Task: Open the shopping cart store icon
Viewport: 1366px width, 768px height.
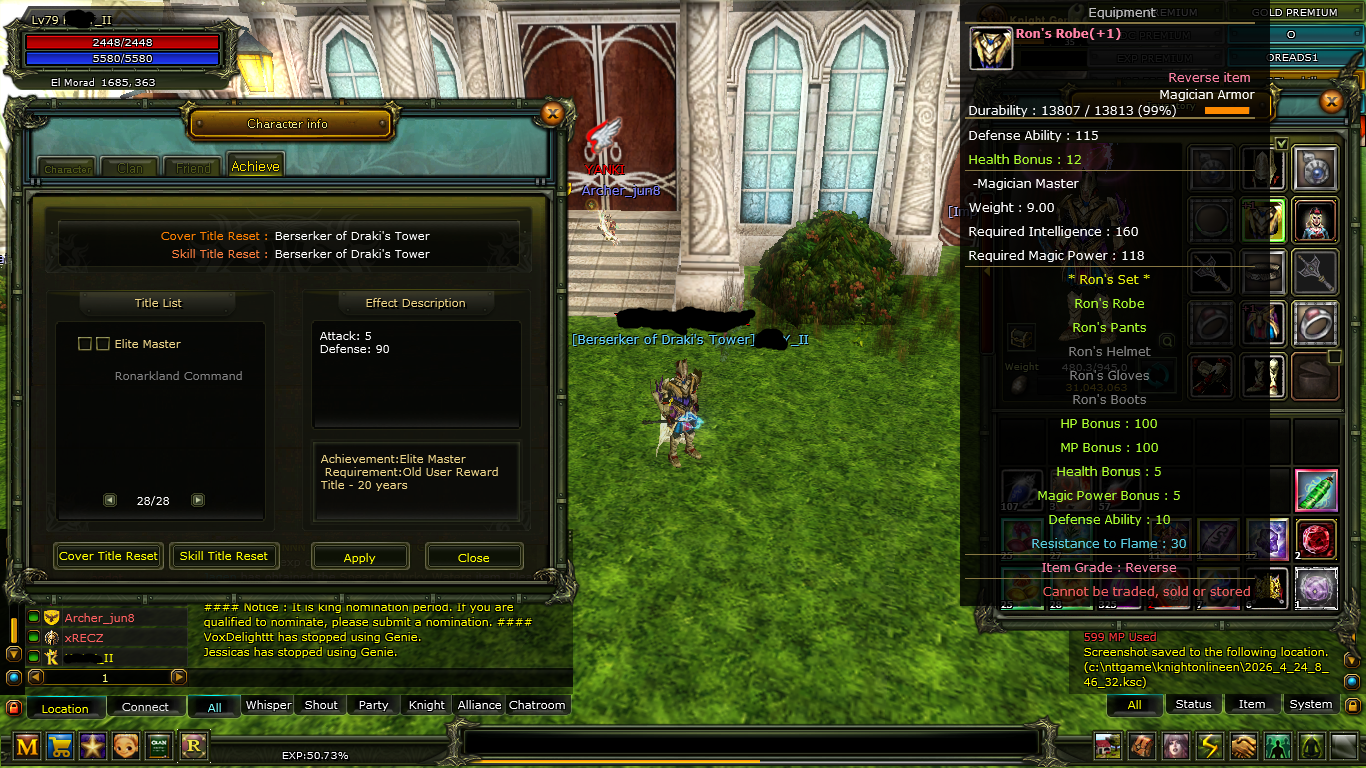Action: [60, 745]
